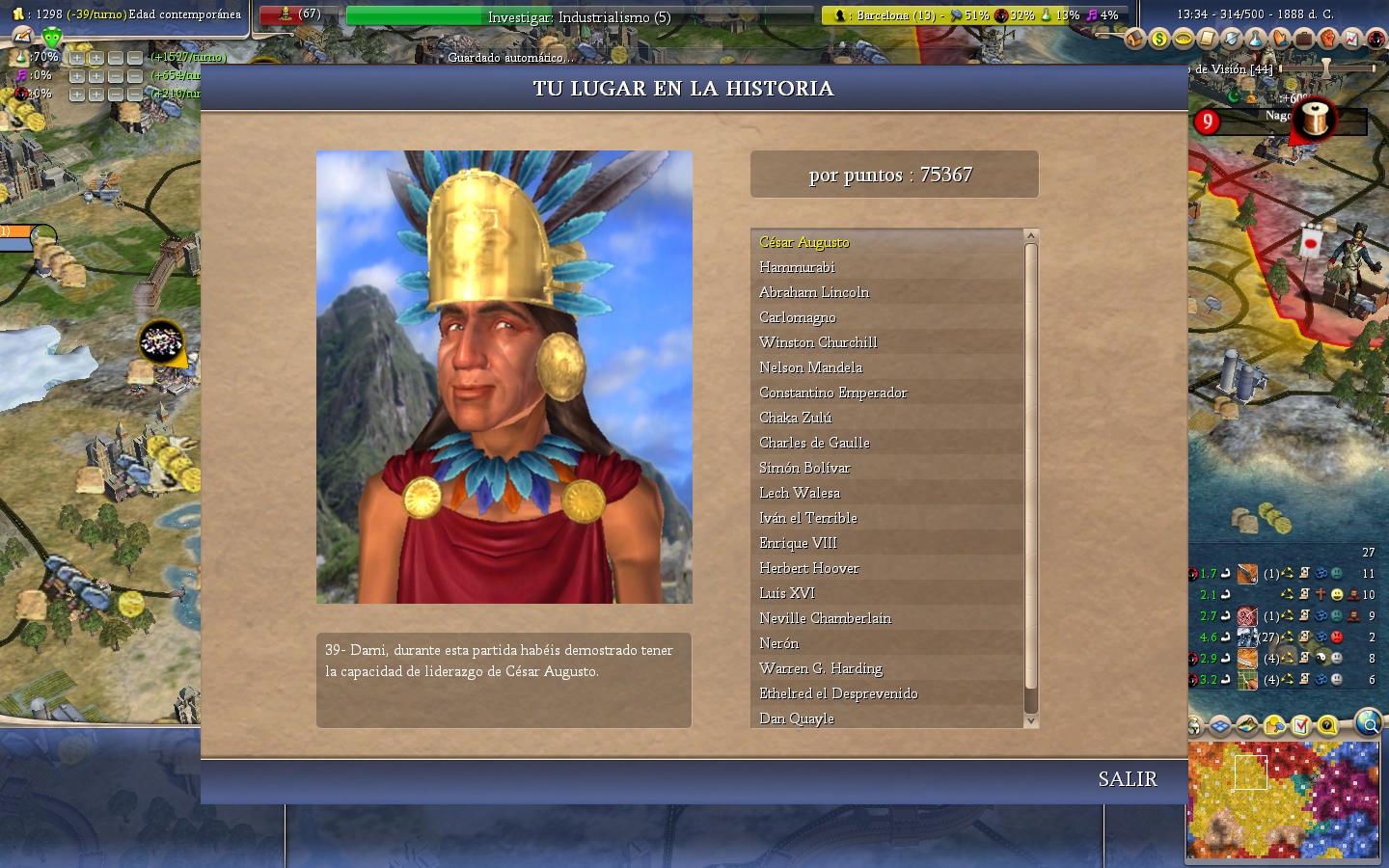Screen dimensions: 1389x868
Task: Click the list's down scroll arrow
Action: tap(1030, 720)
